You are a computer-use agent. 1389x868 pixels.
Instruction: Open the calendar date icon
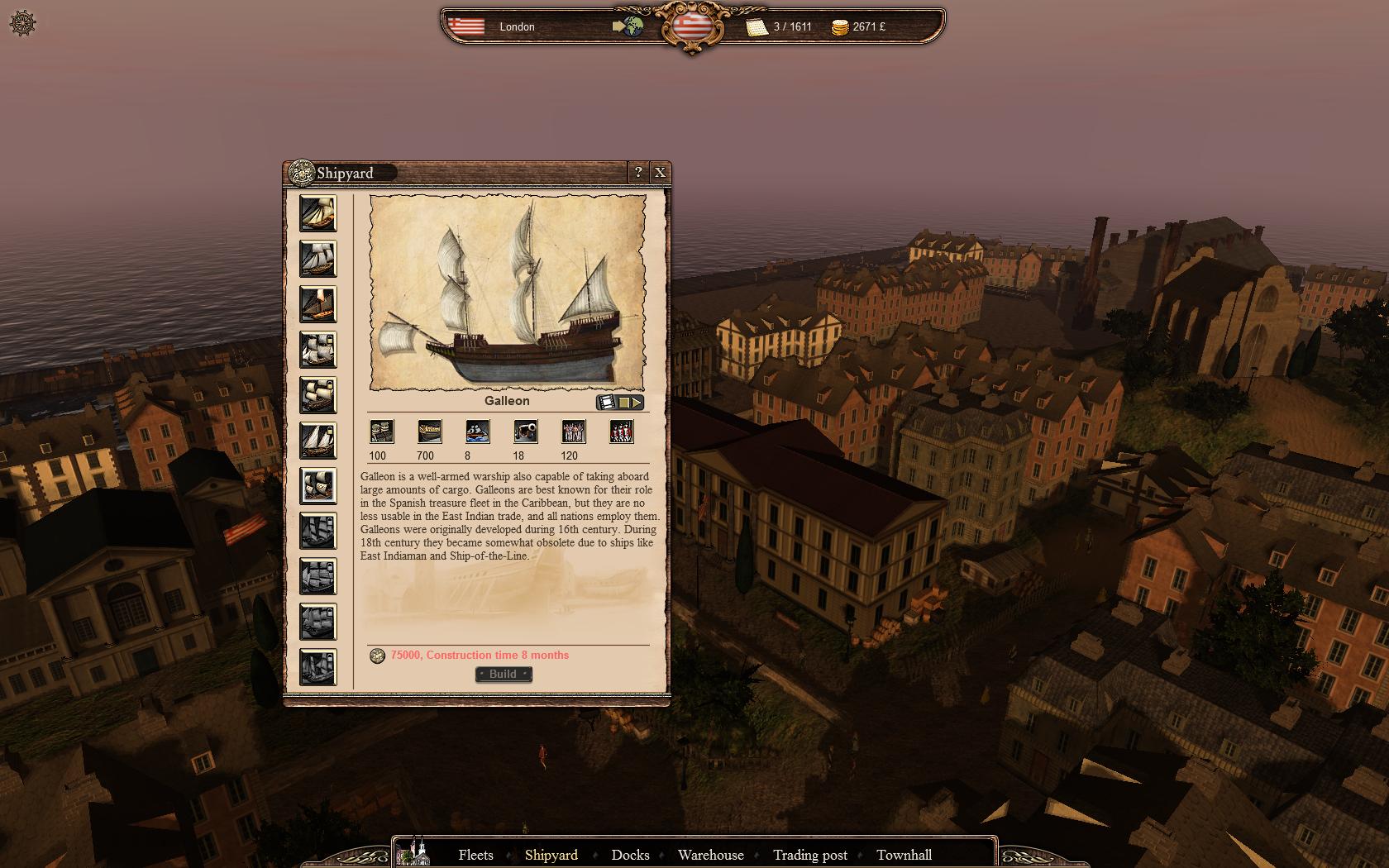[757, 27]
